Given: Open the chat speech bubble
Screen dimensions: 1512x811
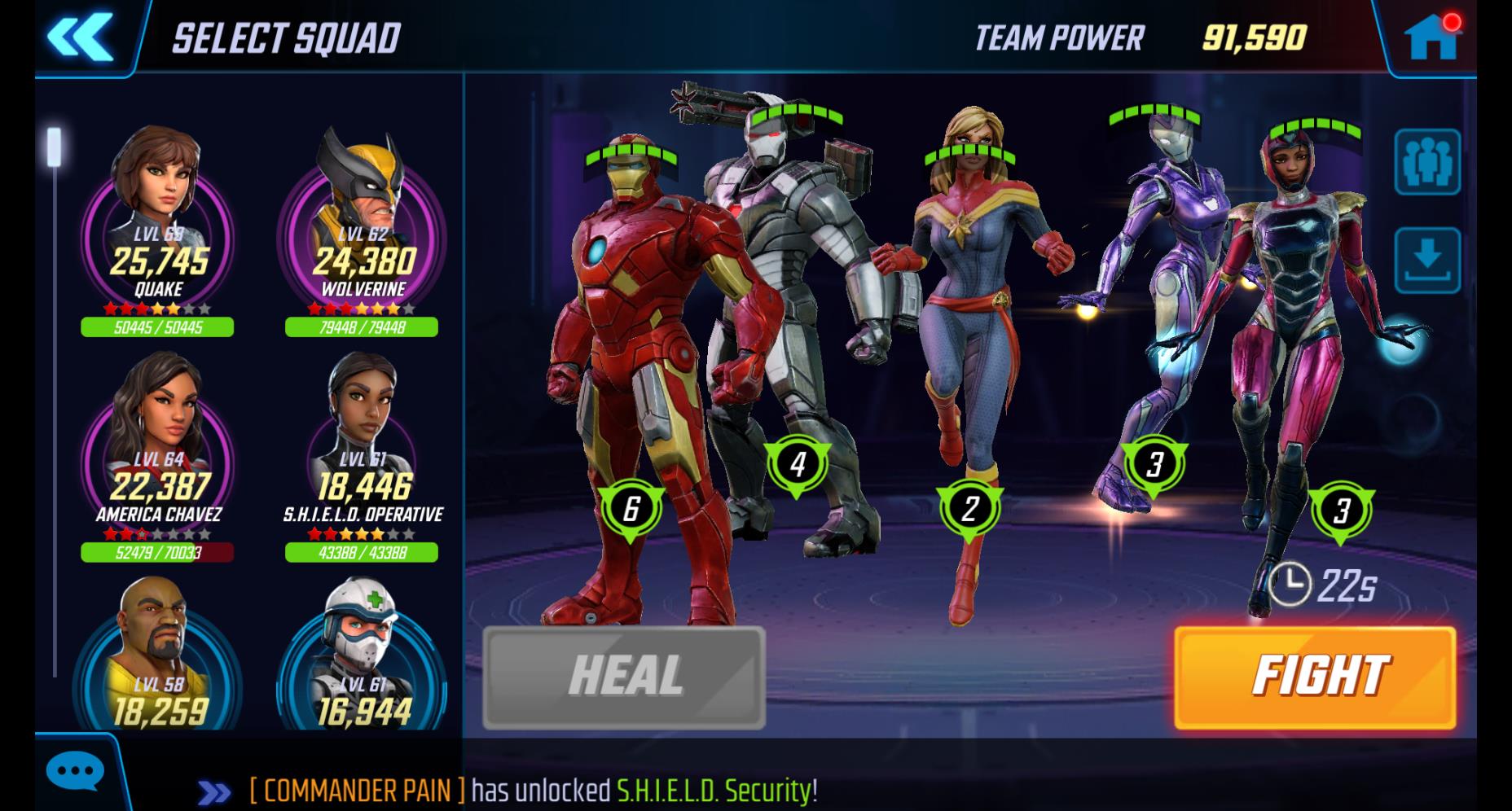Looking at the screenshot, I should point(75,771).
